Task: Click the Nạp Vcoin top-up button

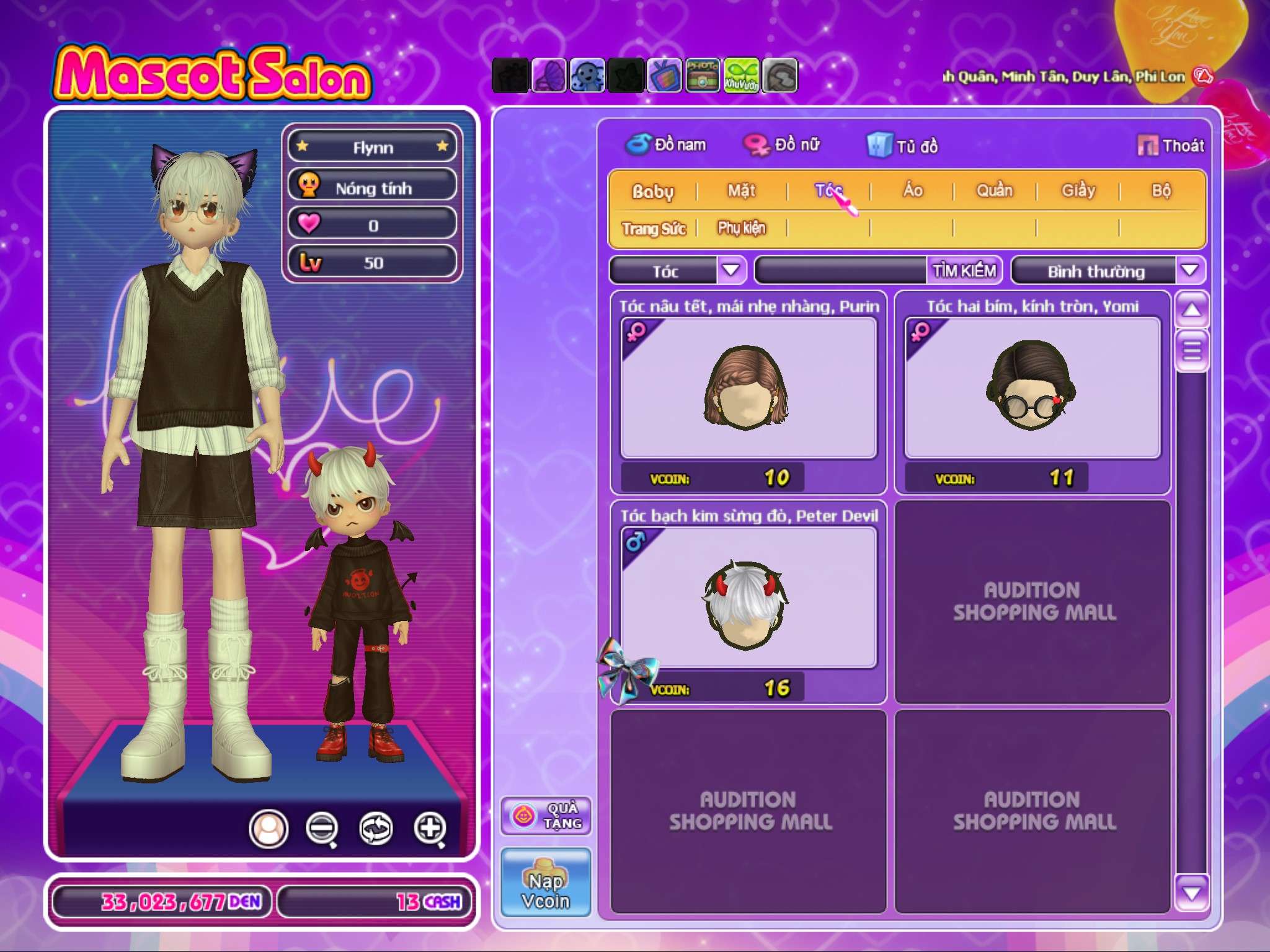Action: 546,883
